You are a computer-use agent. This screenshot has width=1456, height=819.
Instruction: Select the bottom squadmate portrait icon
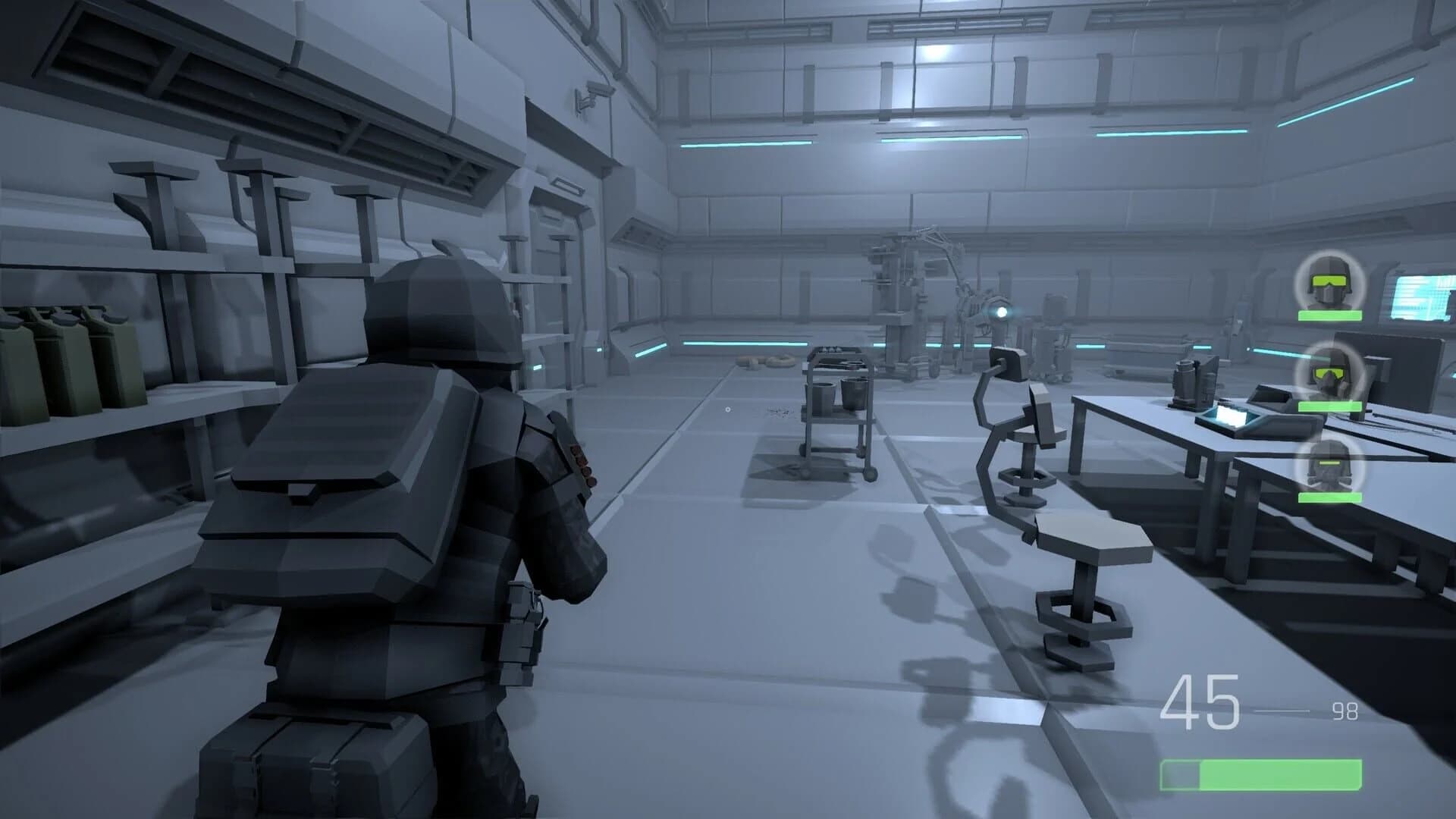(1329, 464)
